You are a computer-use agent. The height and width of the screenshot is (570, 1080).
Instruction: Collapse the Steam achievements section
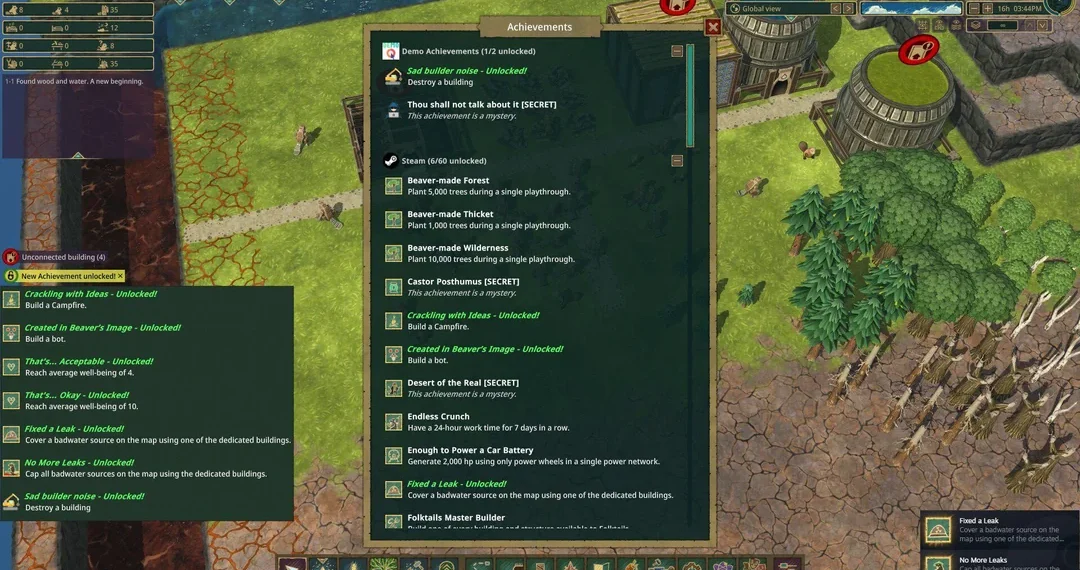coord(677,160)
